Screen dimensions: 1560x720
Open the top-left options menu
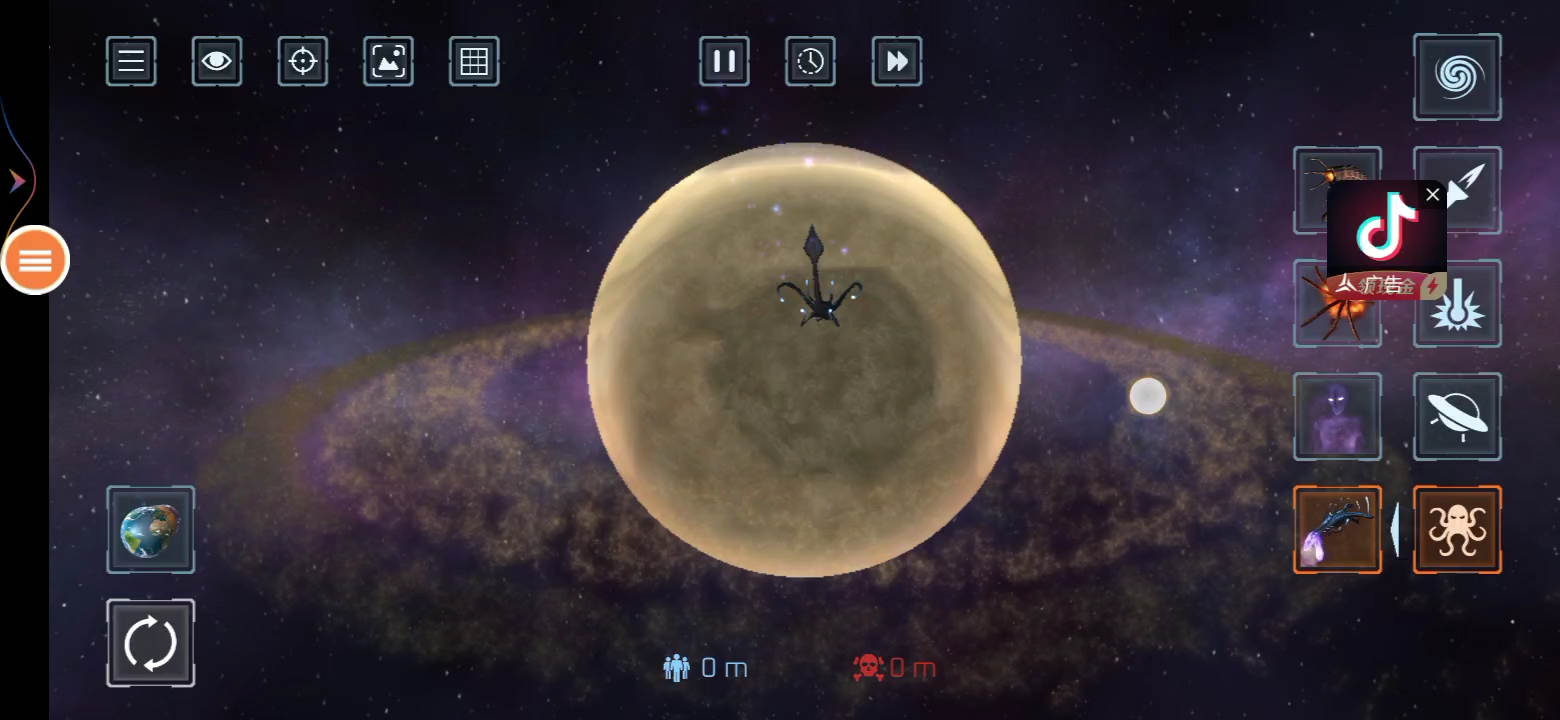130,61
